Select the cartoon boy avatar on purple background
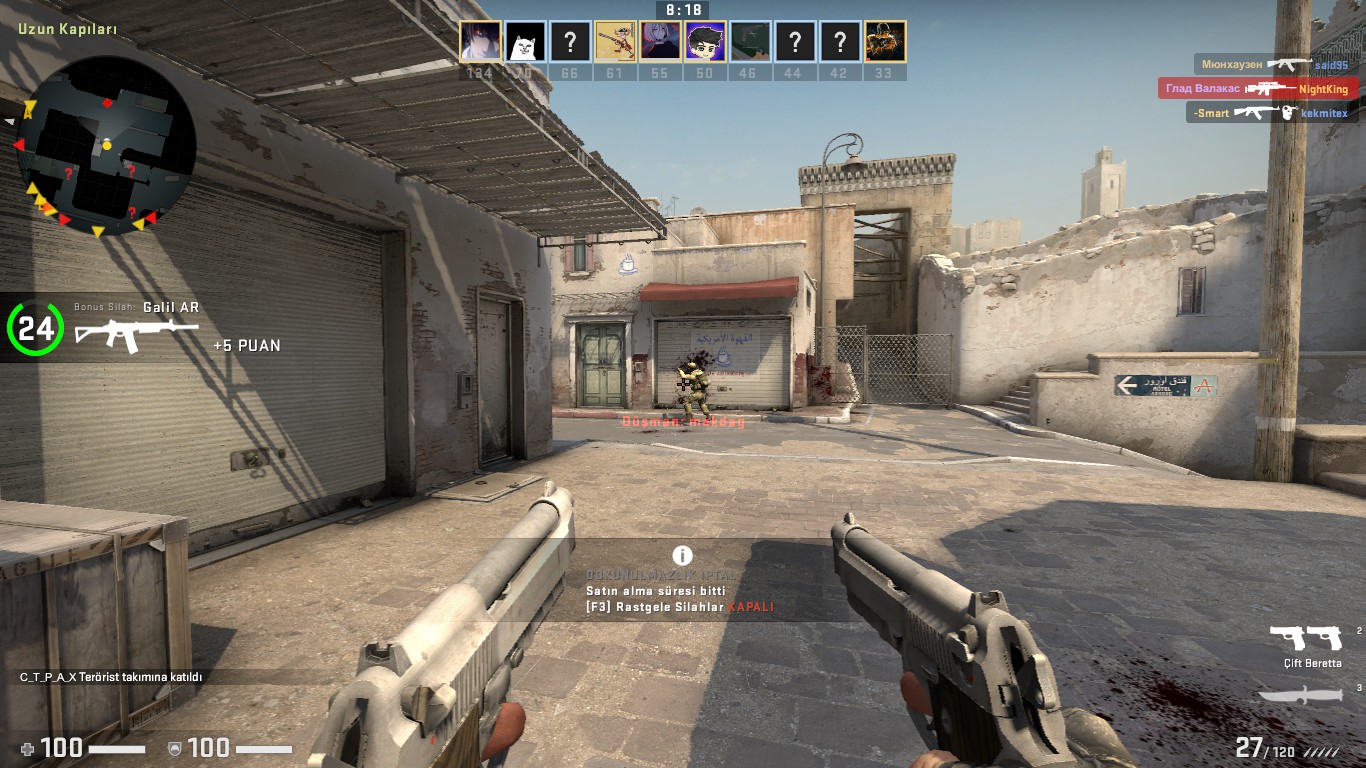 pyautogui.click(x=705, y=42)
